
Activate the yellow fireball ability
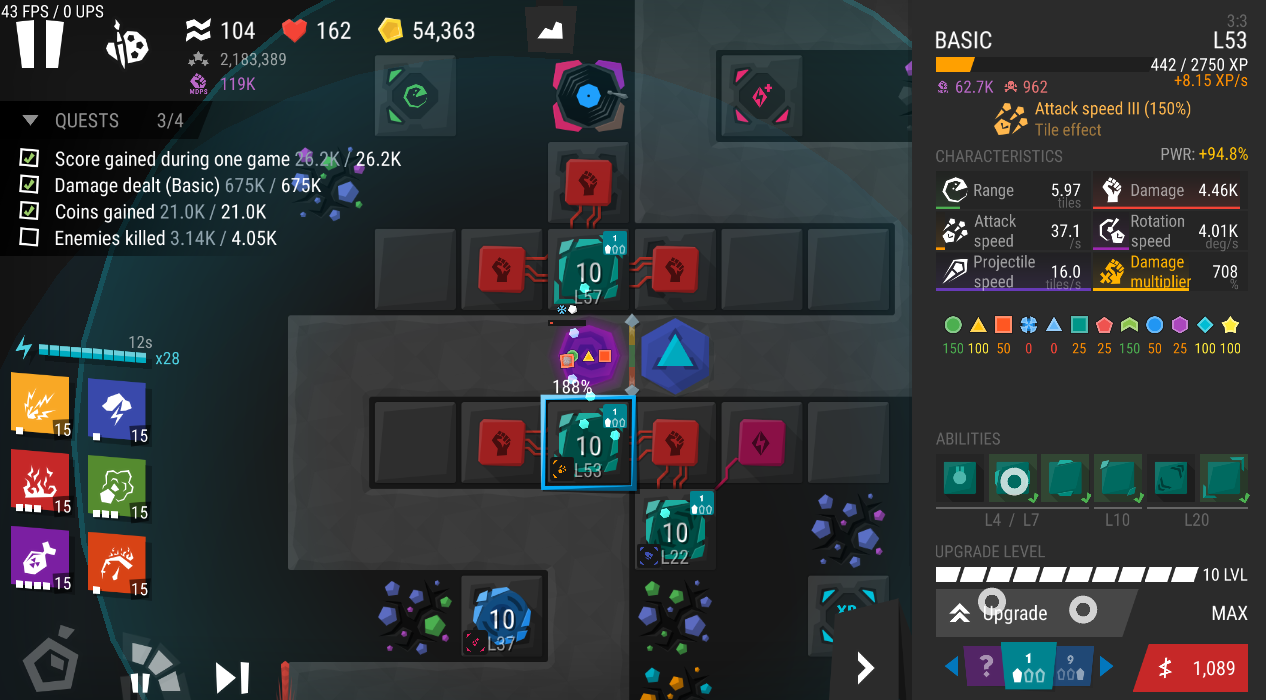pos(41,404)
